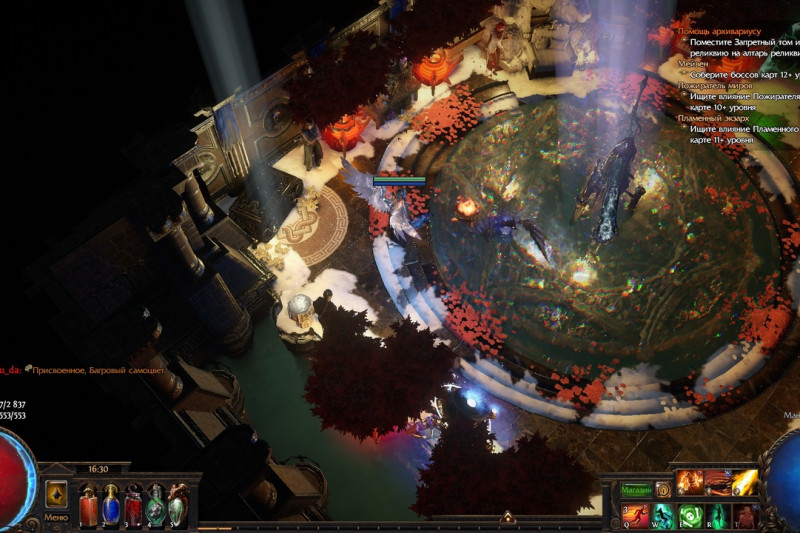Use the green heart-topped flask in slot 5
This screenshot has width=800, height=533.
177,504
